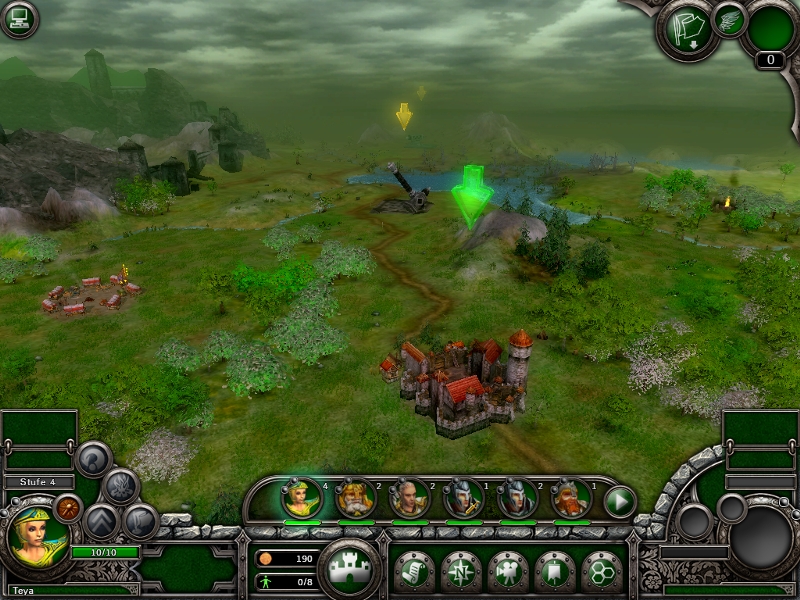This screenshot has width=800, height=600.
Task: Select the red-bearded dwarf hero portrait
Action: click(x=571, y=498)
